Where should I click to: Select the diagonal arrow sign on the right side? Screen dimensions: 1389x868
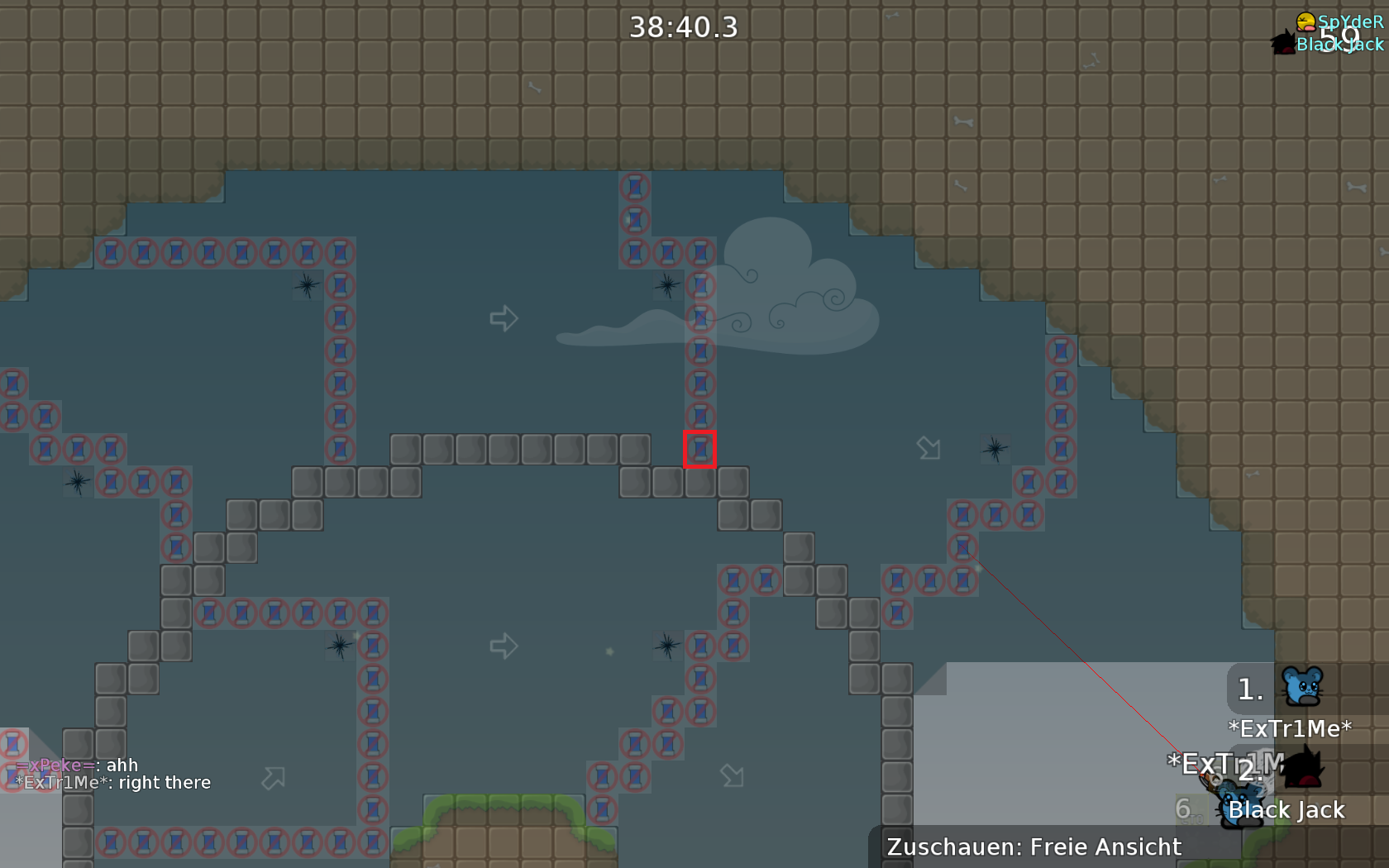(x=928, y=446)
